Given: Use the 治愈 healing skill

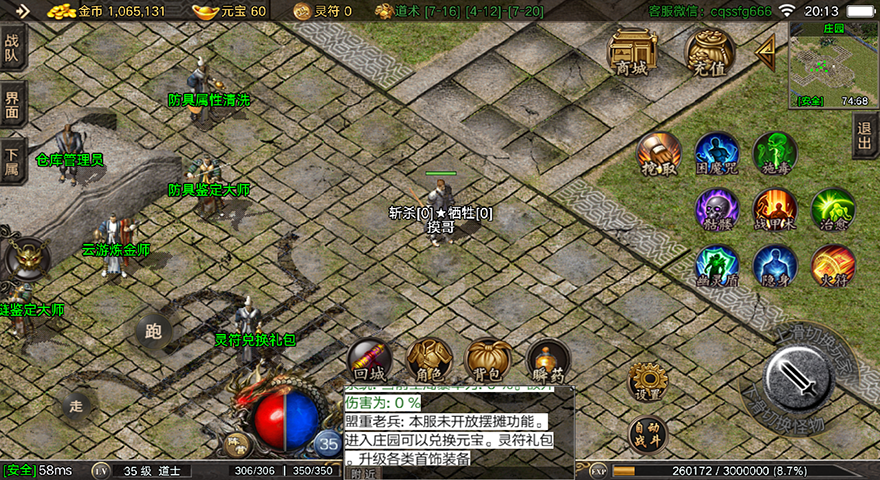Looking at the screenshot, I should click(832, 210).
